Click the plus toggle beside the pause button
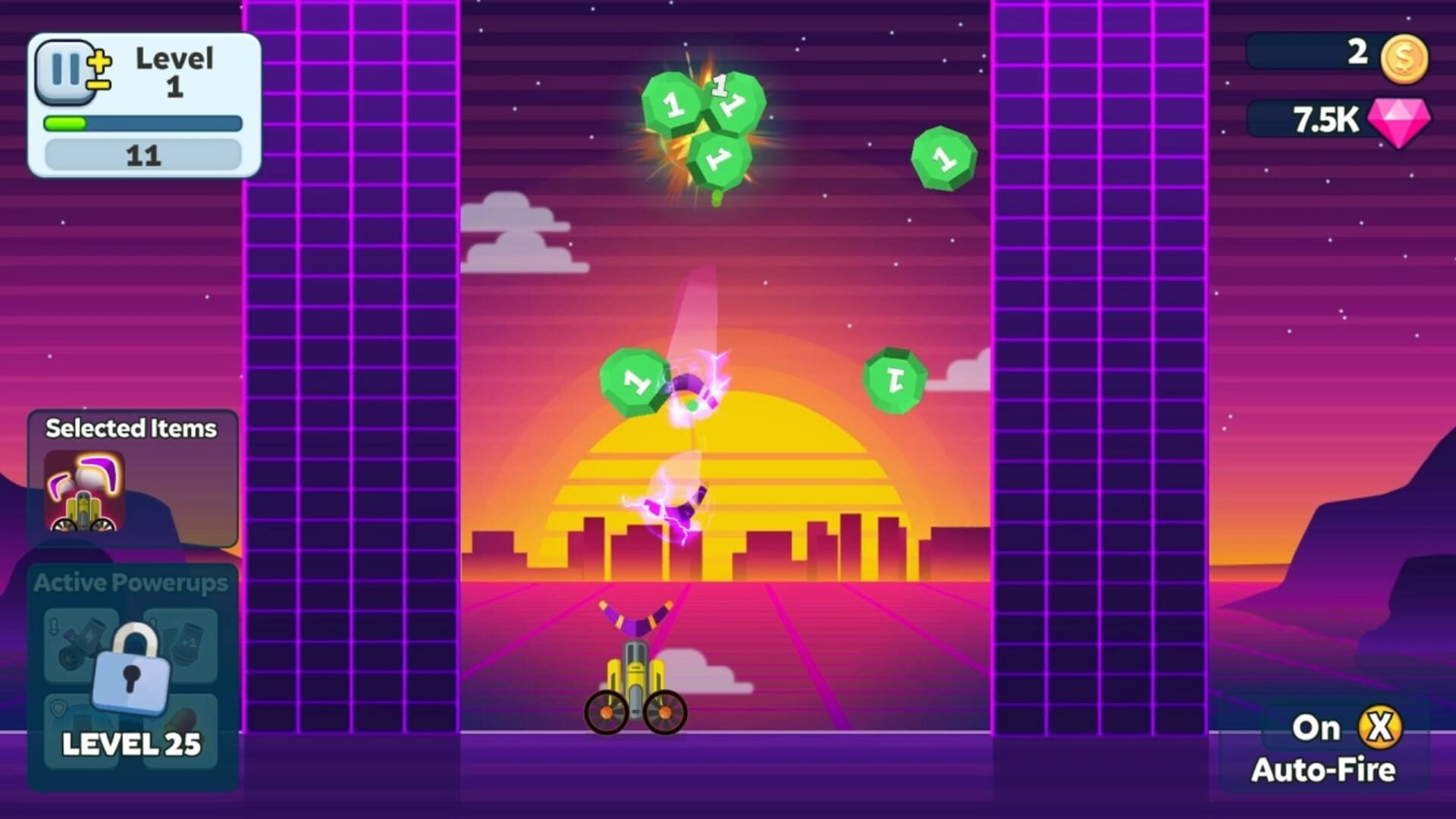 (x=99, y=62)
